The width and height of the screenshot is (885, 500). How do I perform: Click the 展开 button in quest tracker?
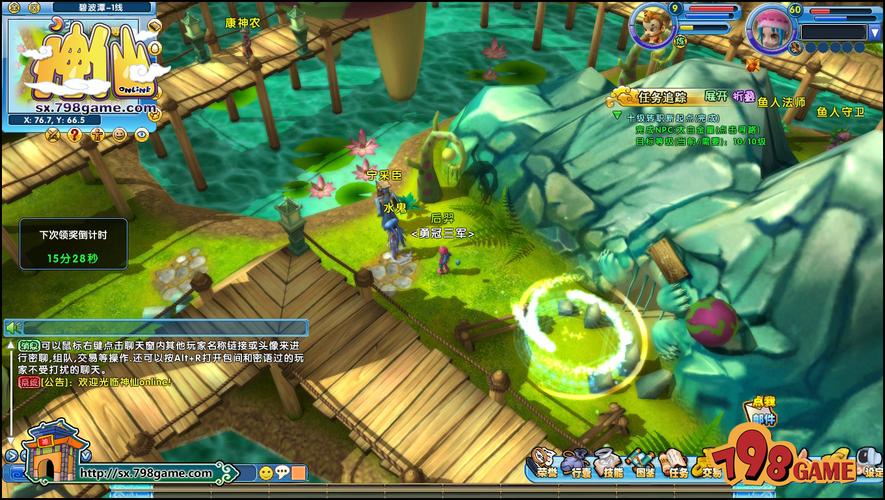(x=715, y=96)
